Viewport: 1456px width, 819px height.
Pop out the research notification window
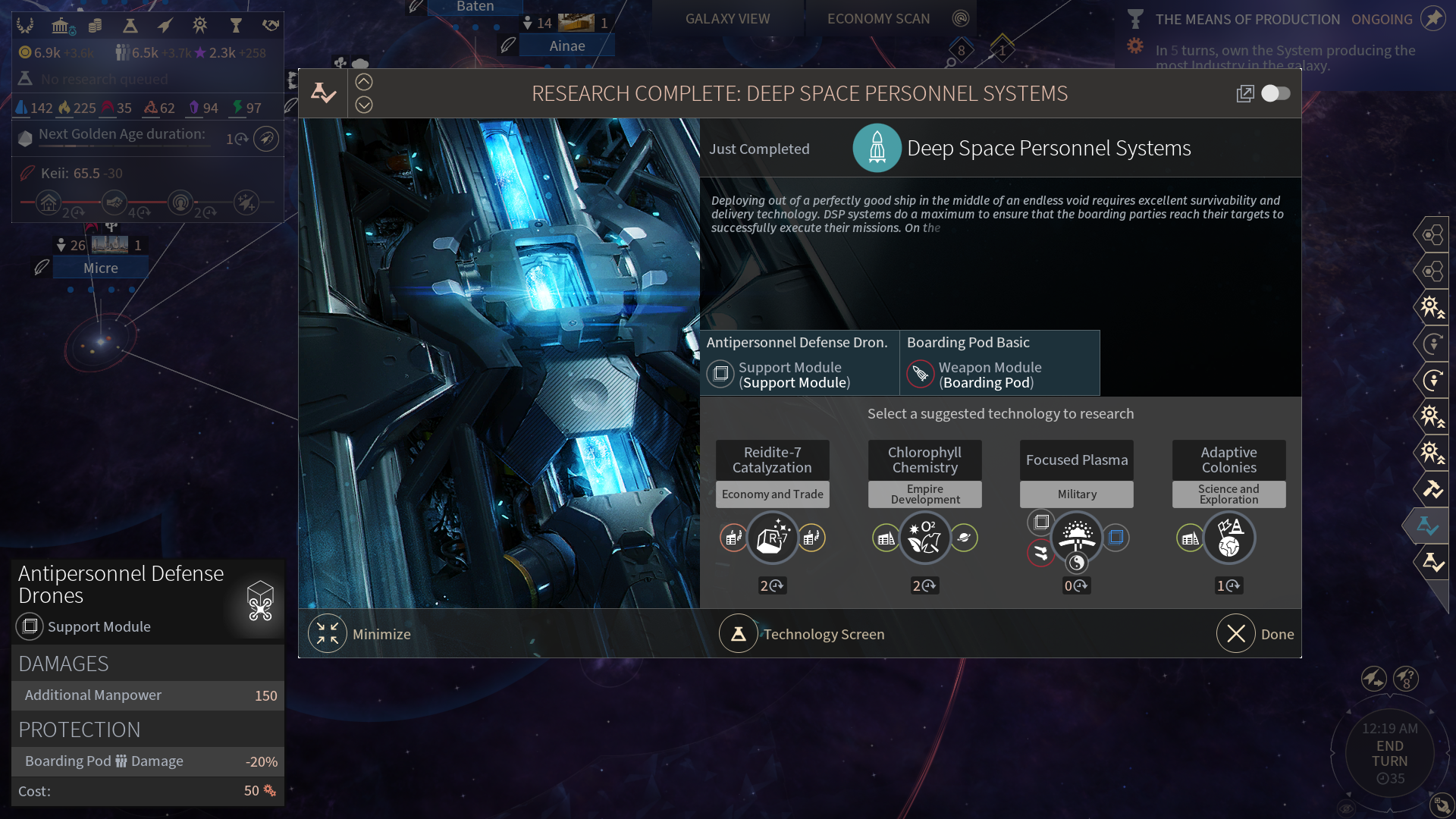point(1245,93)
